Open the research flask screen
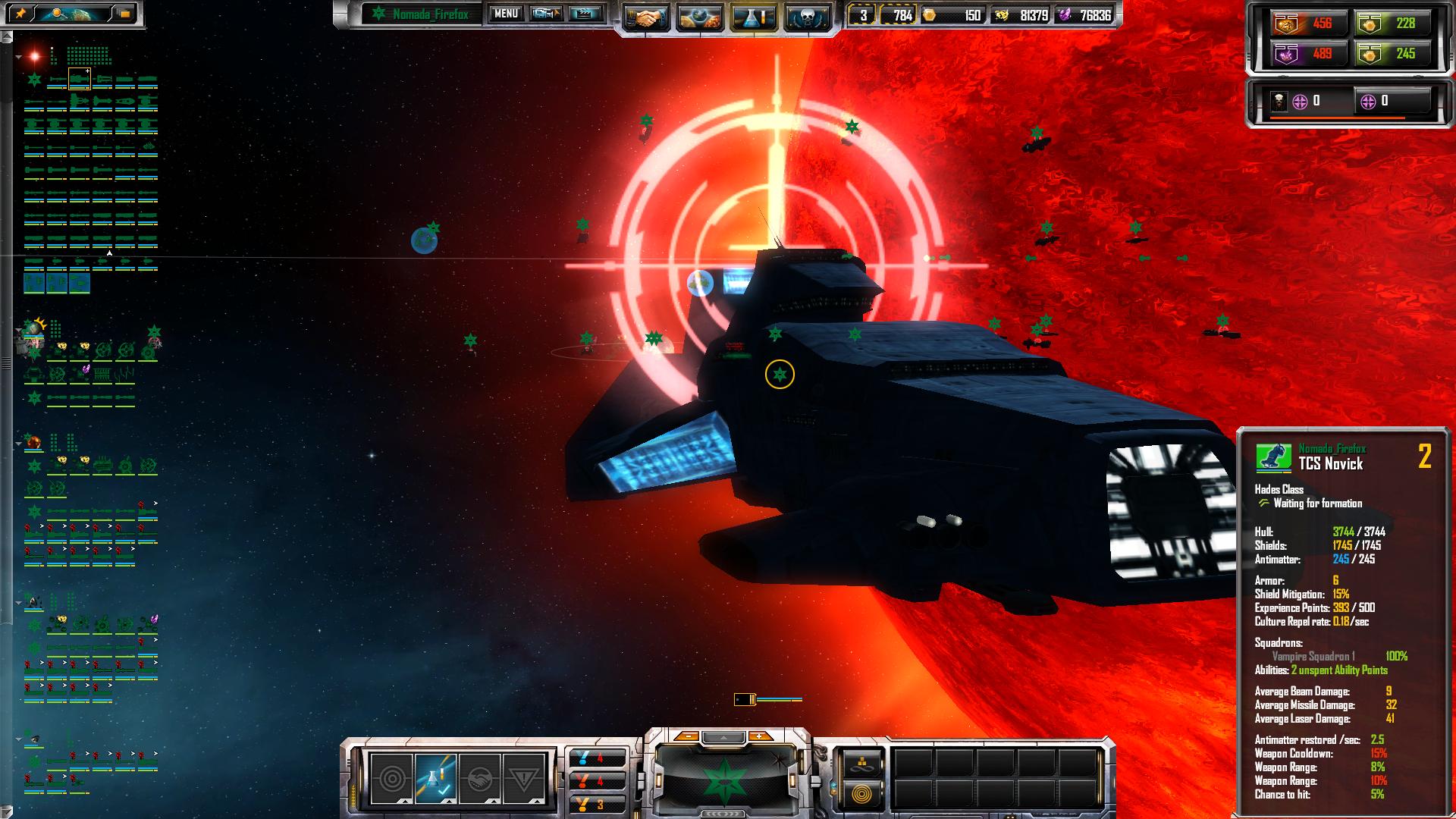Image resolution: width=1456 pixels, height=819 pixels. pyautogui.click(x=753, y=17)
